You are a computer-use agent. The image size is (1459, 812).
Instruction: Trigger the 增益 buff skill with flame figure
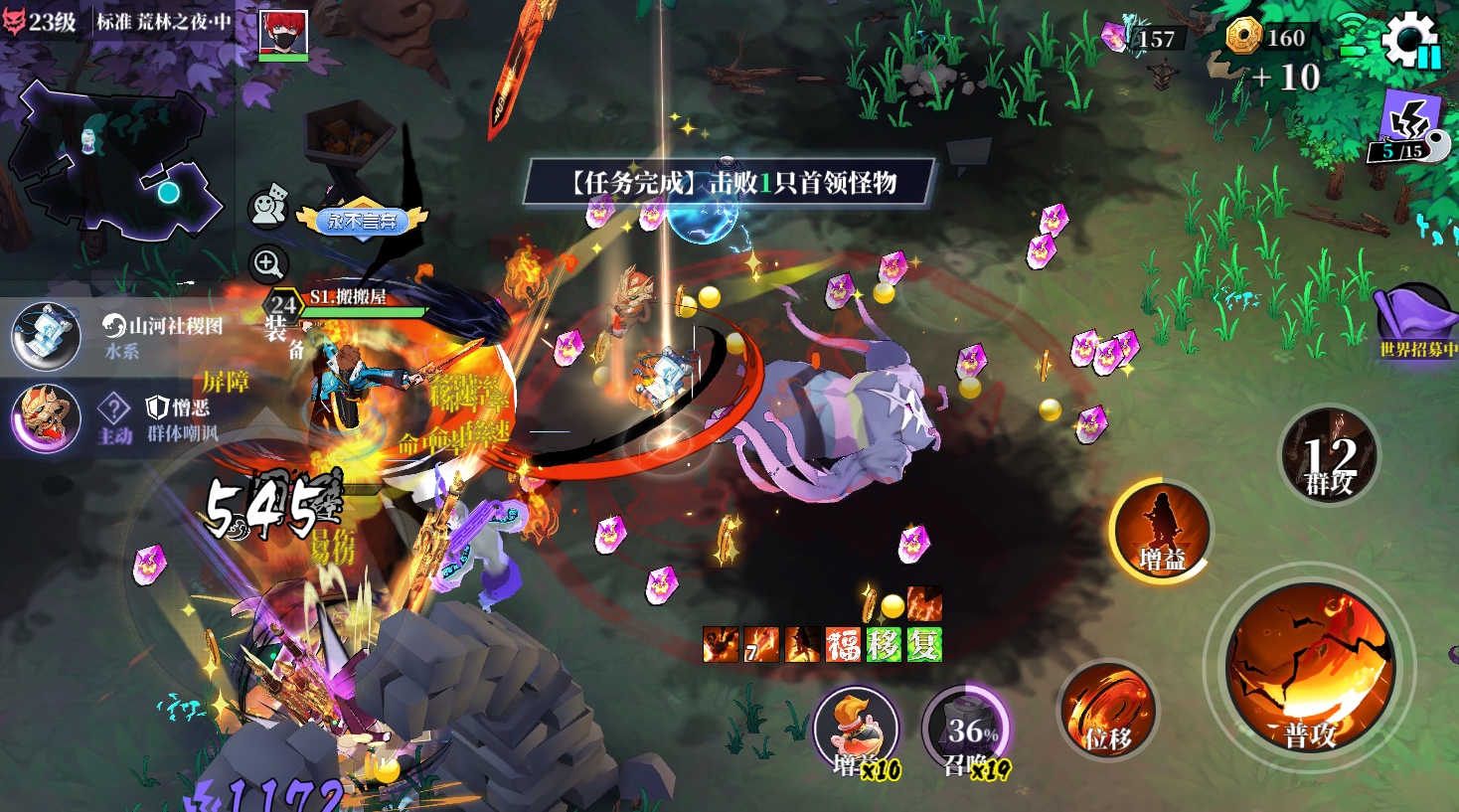coord(1160,530)
